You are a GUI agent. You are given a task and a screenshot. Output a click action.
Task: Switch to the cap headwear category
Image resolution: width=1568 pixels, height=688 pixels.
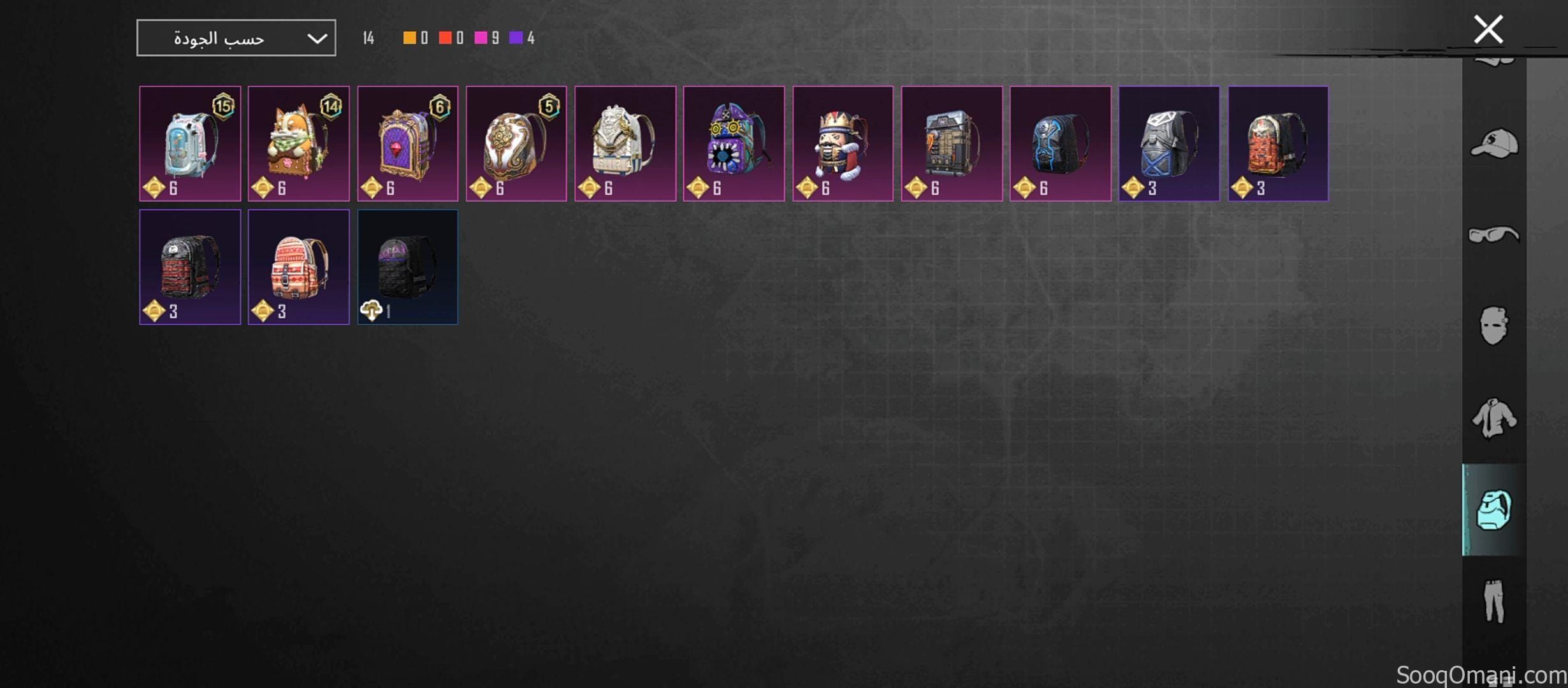pyautogui.click(x=1494, y=144)
